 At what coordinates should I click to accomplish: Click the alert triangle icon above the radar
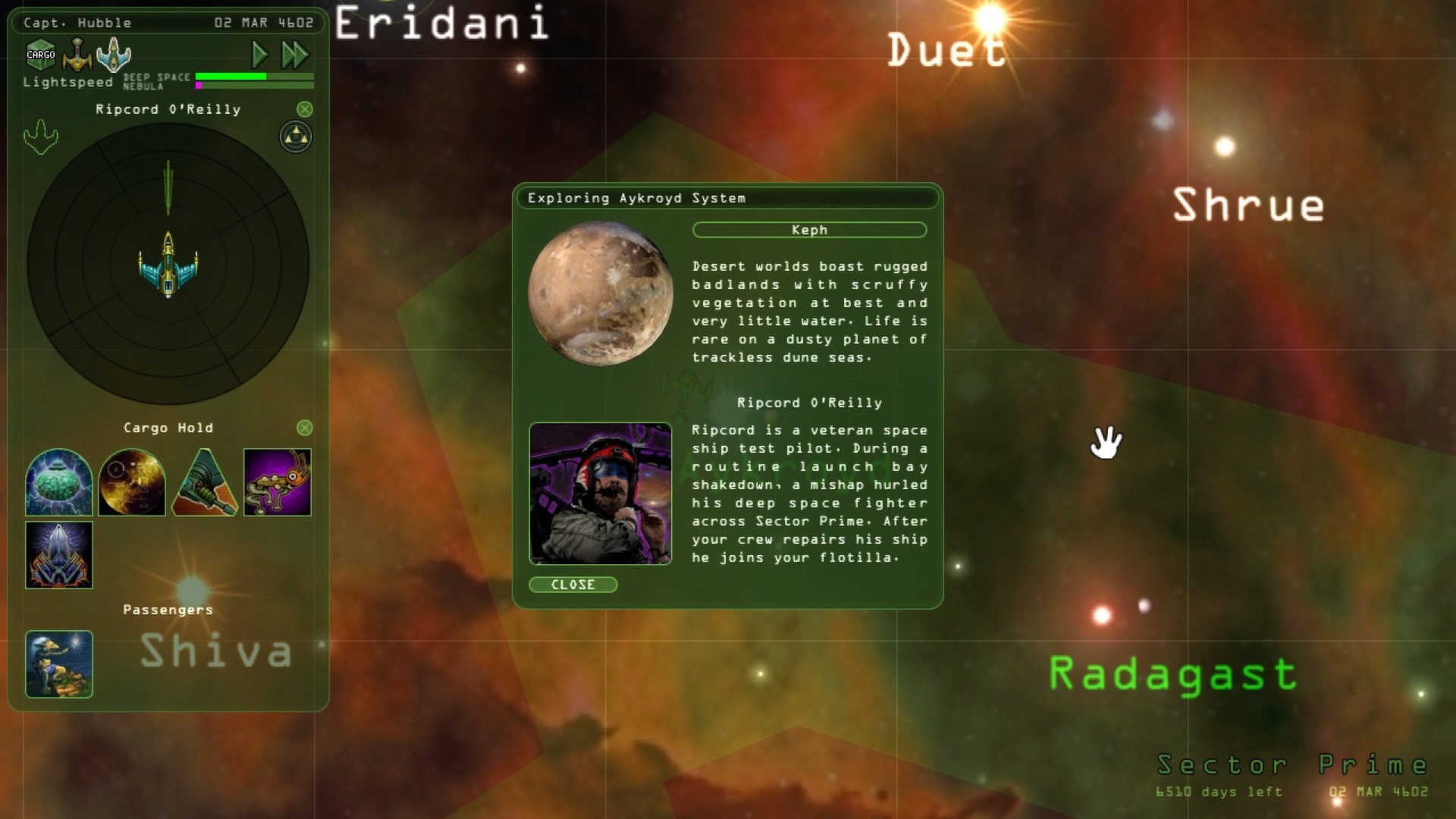pos(295,137)
